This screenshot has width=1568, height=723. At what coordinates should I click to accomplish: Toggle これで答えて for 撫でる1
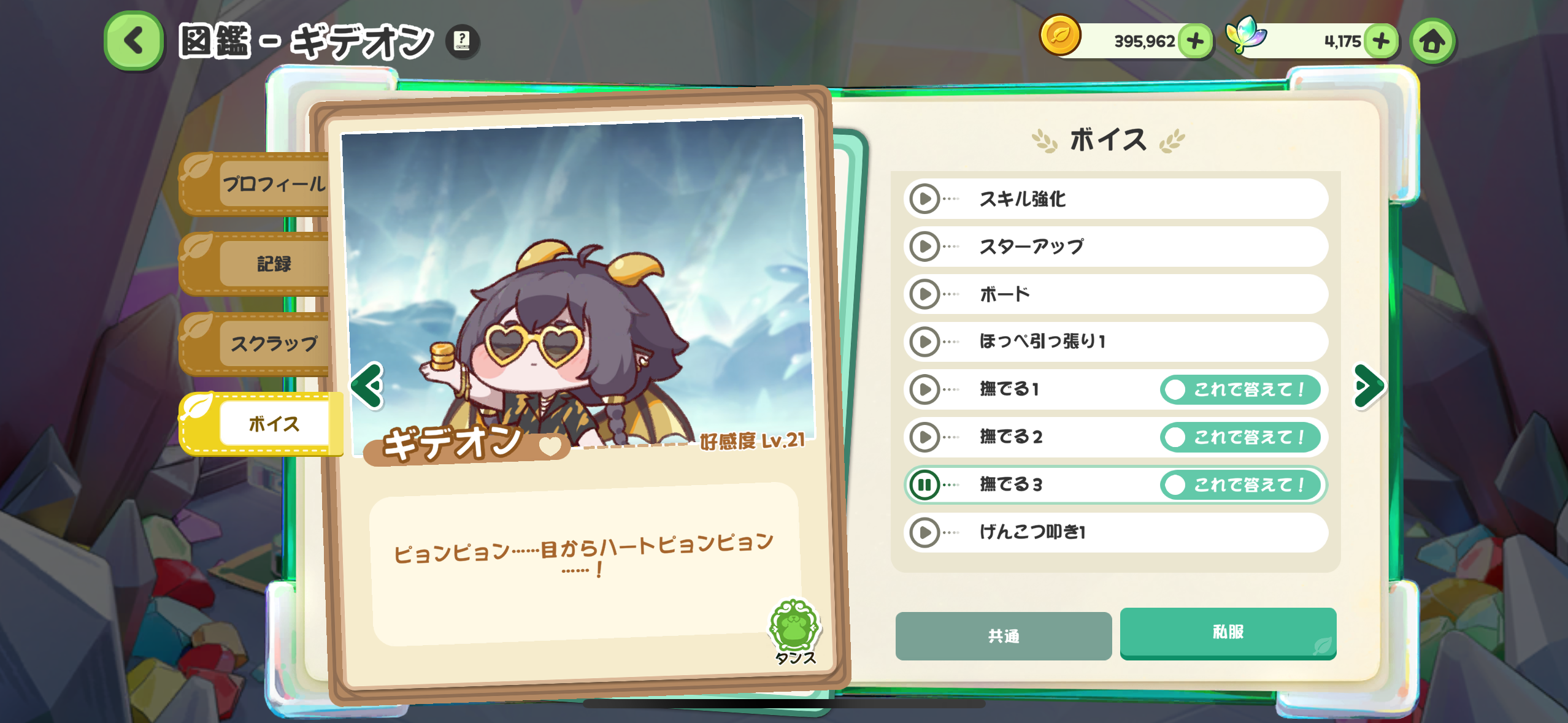(x=1240, y=389)
